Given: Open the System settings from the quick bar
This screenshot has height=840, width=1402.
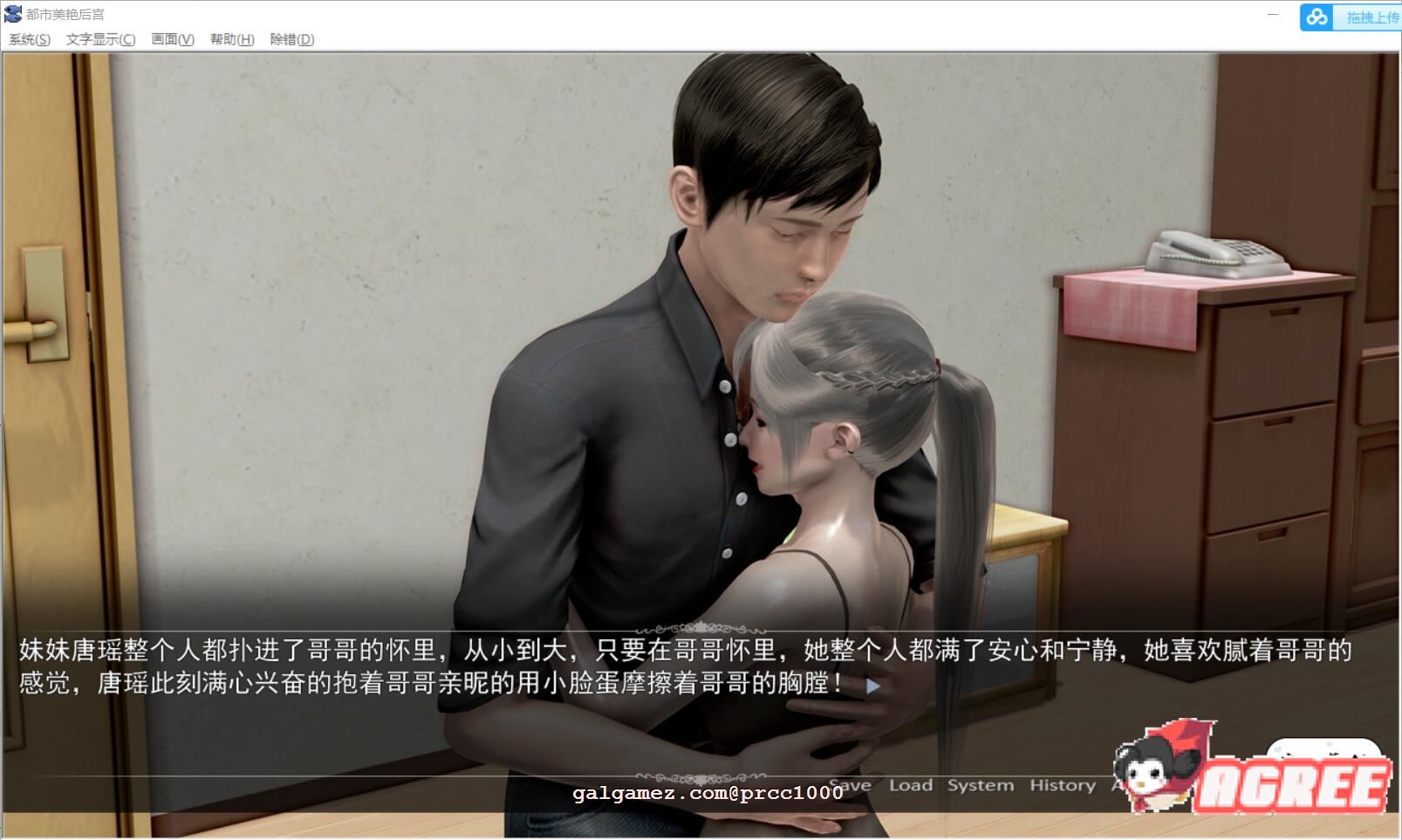Looking at the screenshot, I should pyautogui.click(x=980, y=785).
